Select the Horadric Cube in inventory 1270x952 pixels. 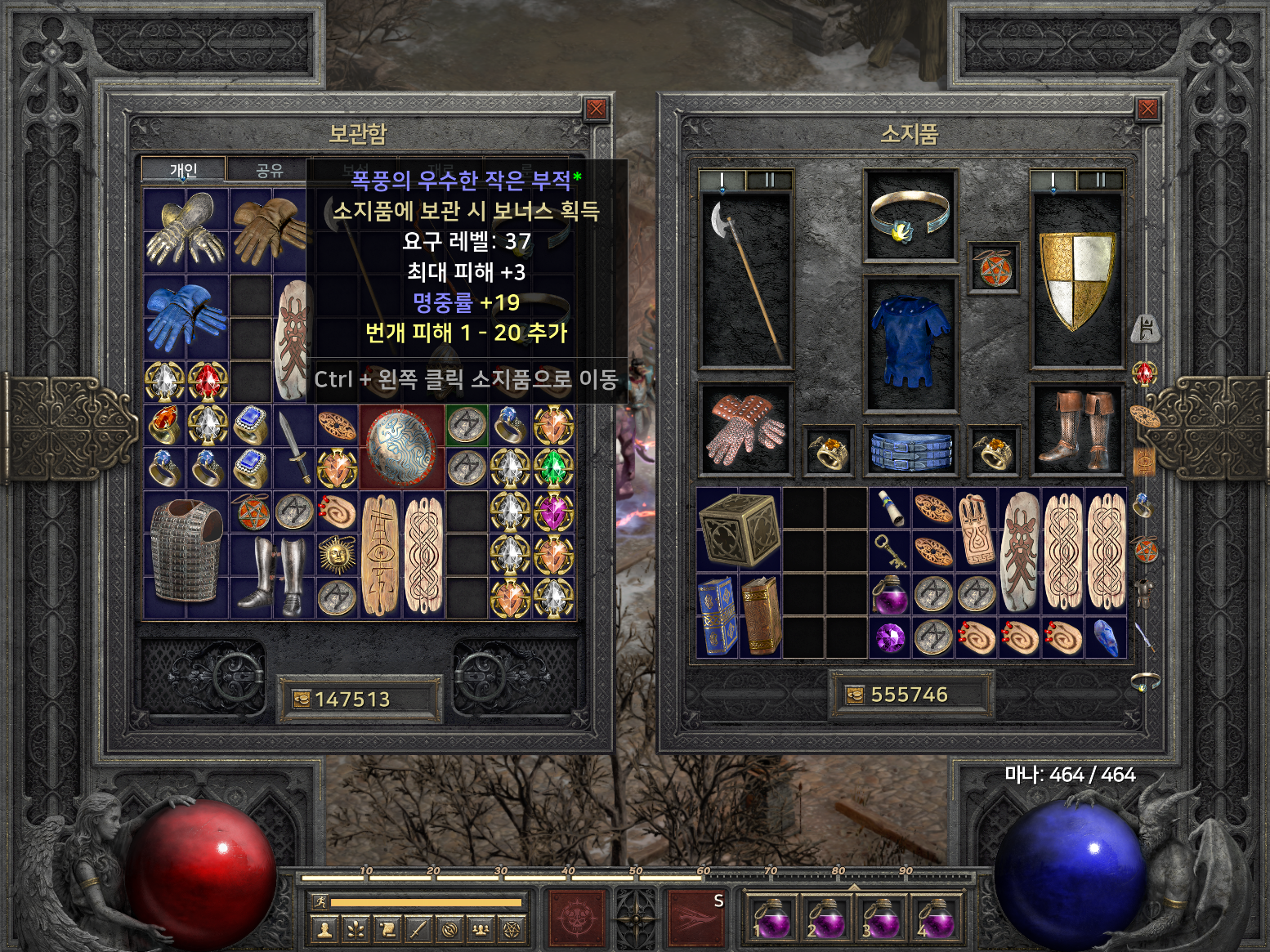pyautogui.click(x=739, y=530)
